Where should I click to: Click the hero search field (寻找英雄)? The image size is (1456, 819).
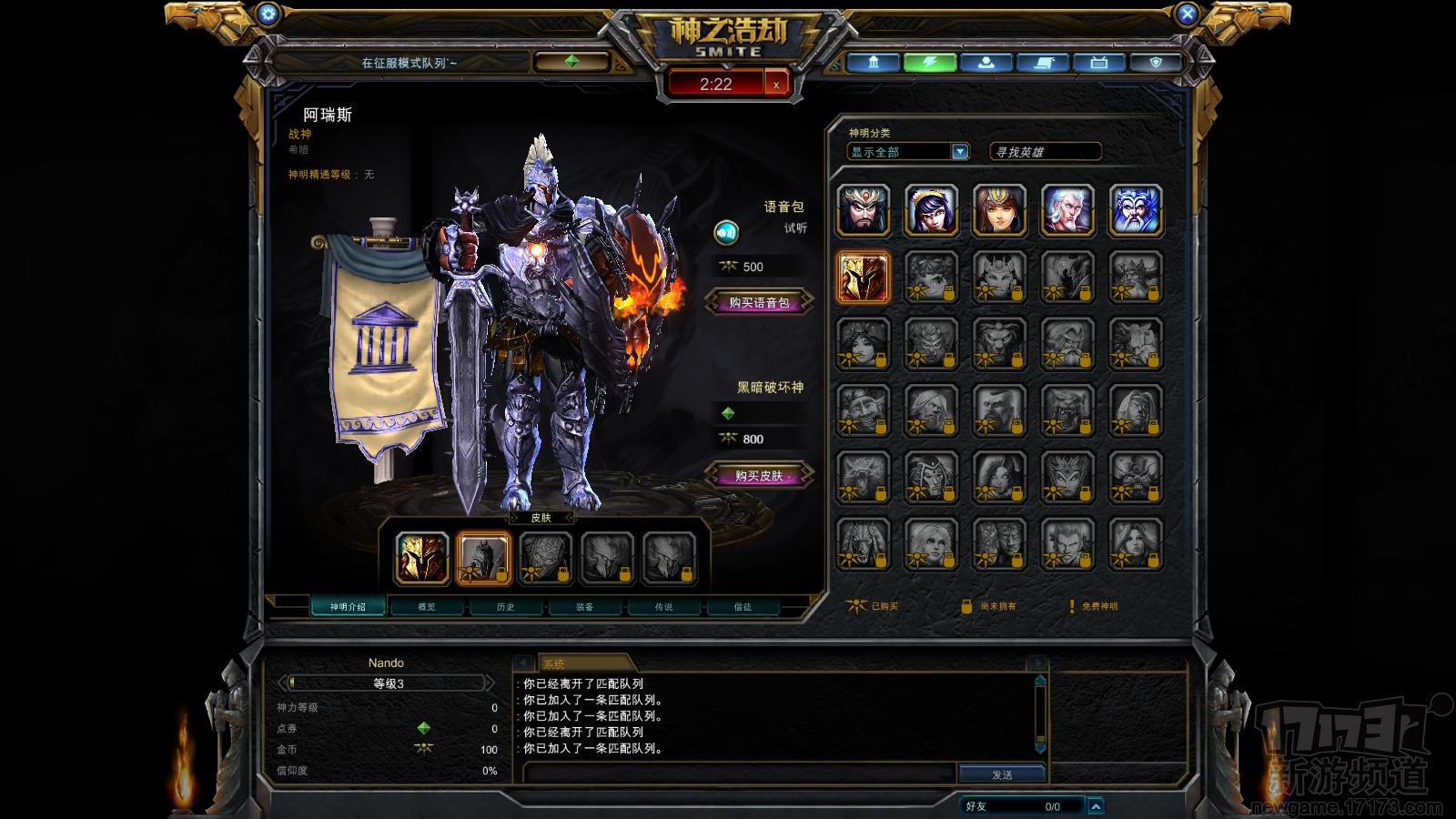(1045, 152)
